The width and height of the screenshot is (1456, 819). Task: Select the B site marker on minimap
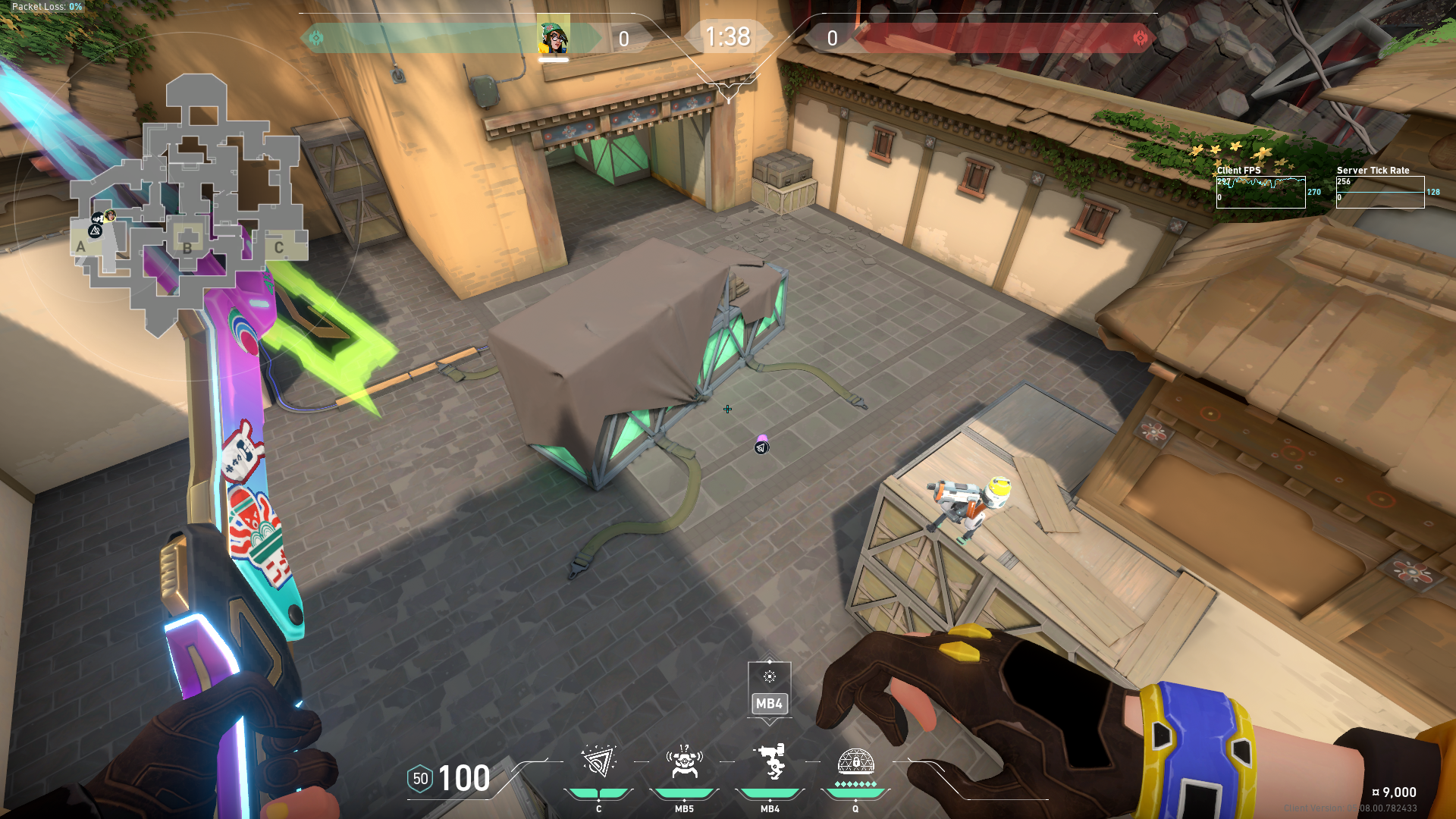[x=187, y=246]
